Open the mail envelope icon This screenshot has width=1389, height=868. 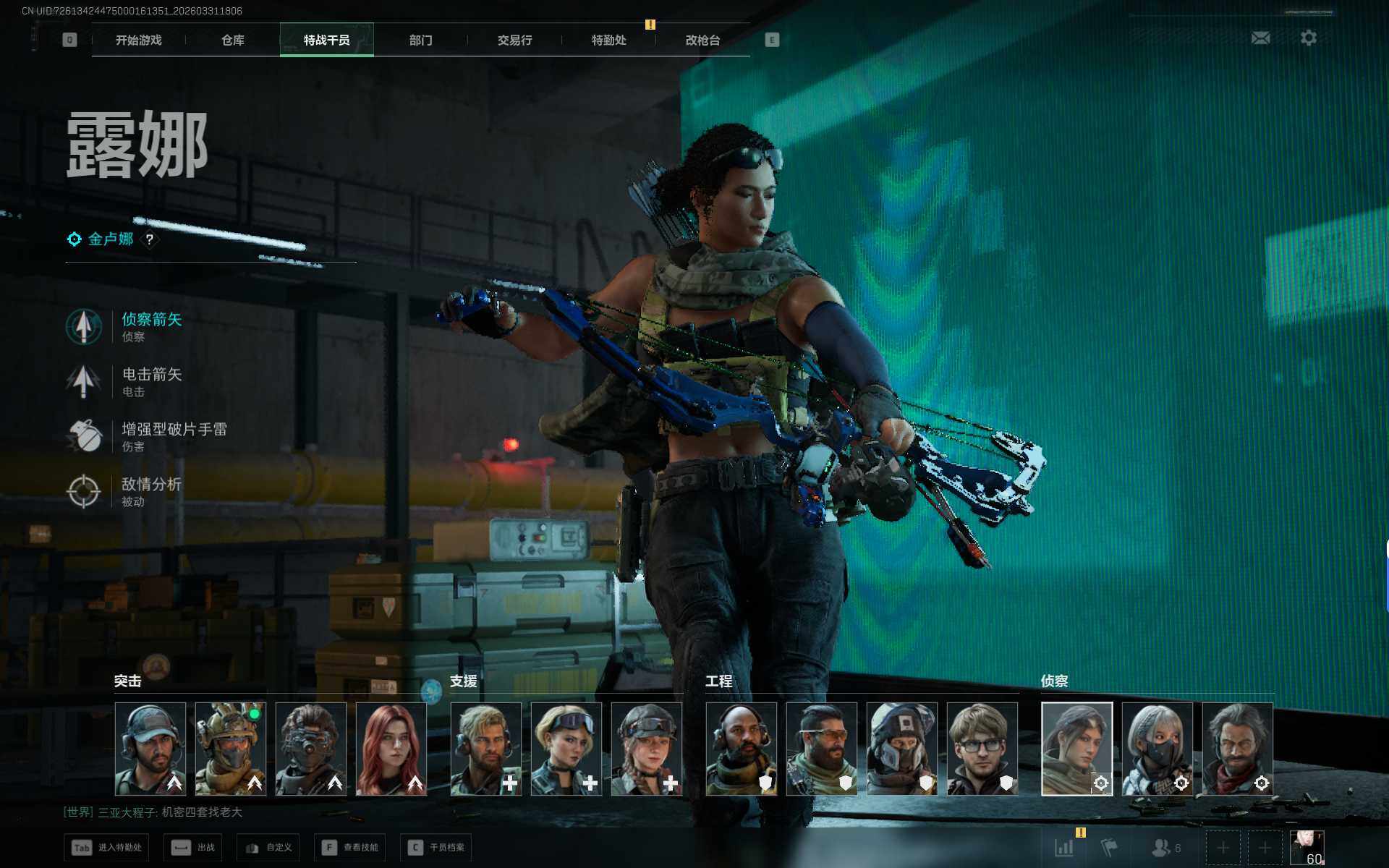[1260, 38]
